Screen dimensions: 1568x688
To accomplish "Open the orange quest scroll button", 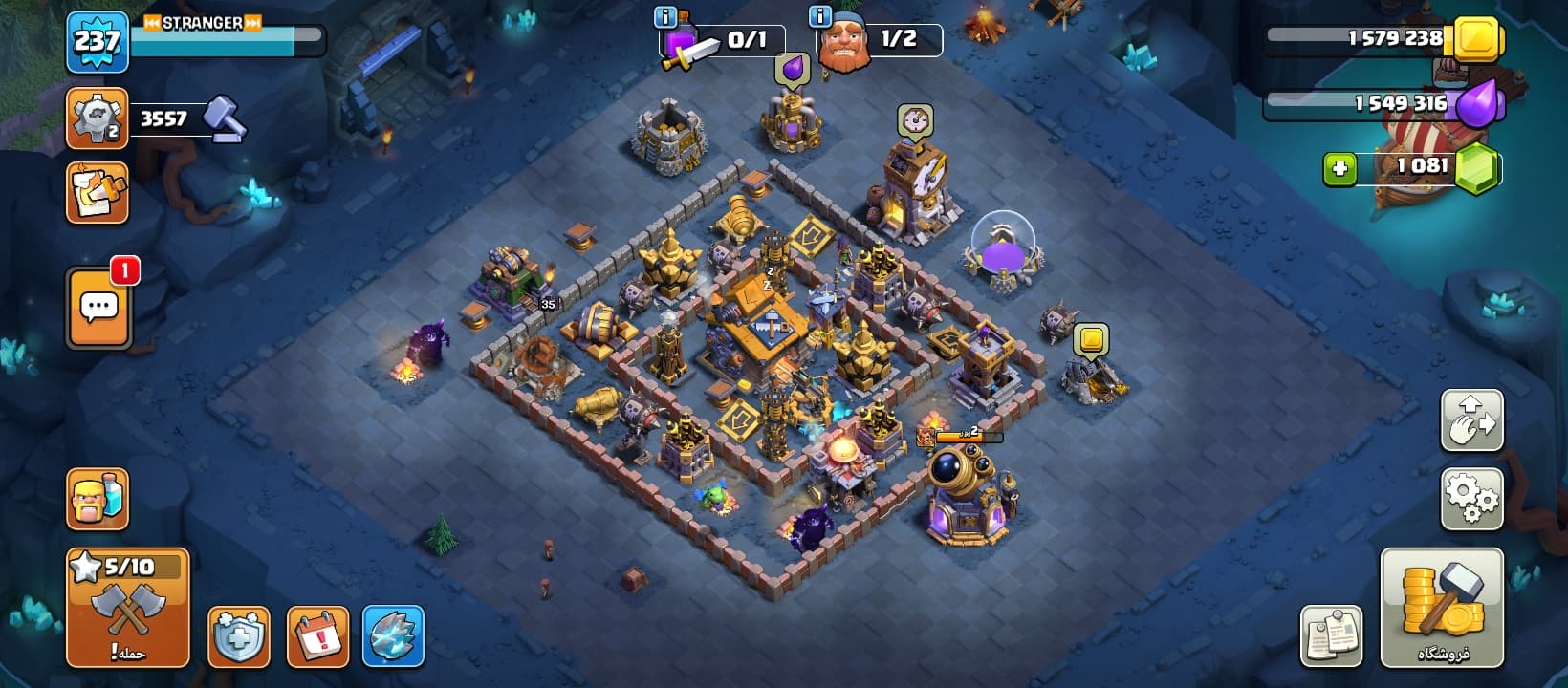I will (97, 193).
